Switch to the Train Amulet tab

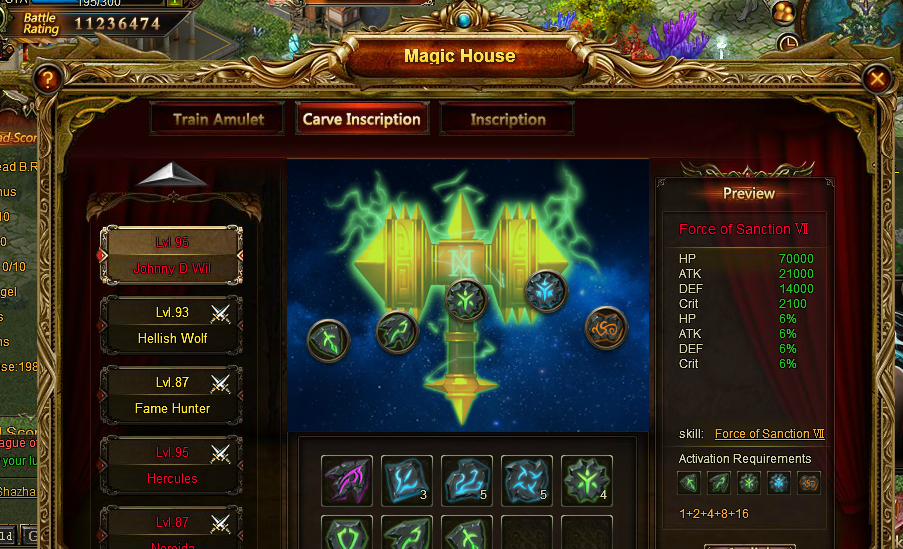pos(218,119)
